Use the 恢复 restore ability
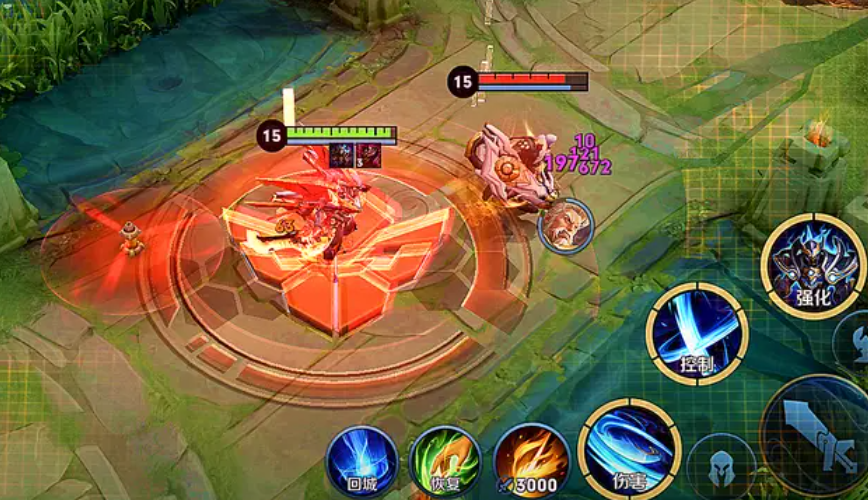Image resolution: width=868 pixels, height=500 pixels. (x=445, y=462)
